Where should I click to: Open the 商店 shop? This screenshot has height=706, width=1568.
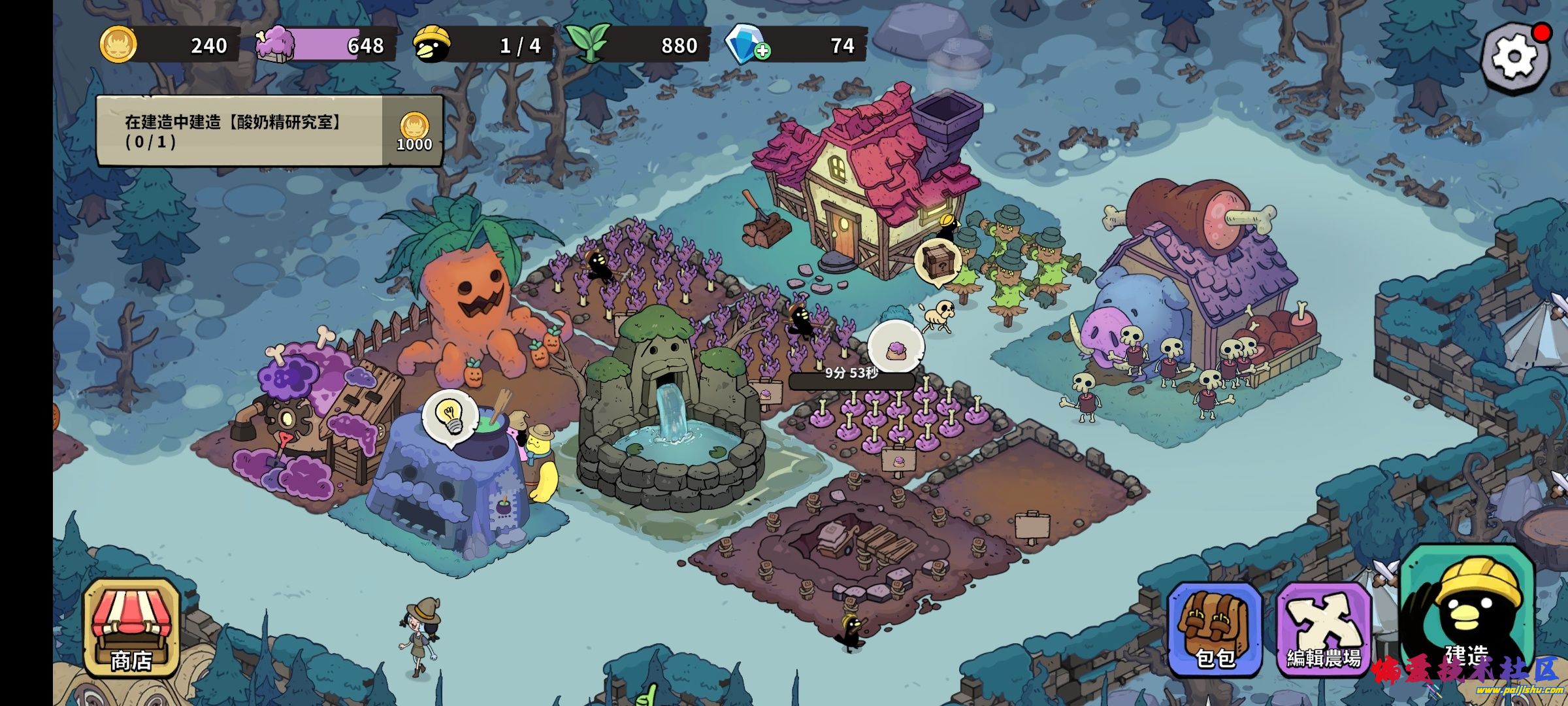click(x=131, y=628)
